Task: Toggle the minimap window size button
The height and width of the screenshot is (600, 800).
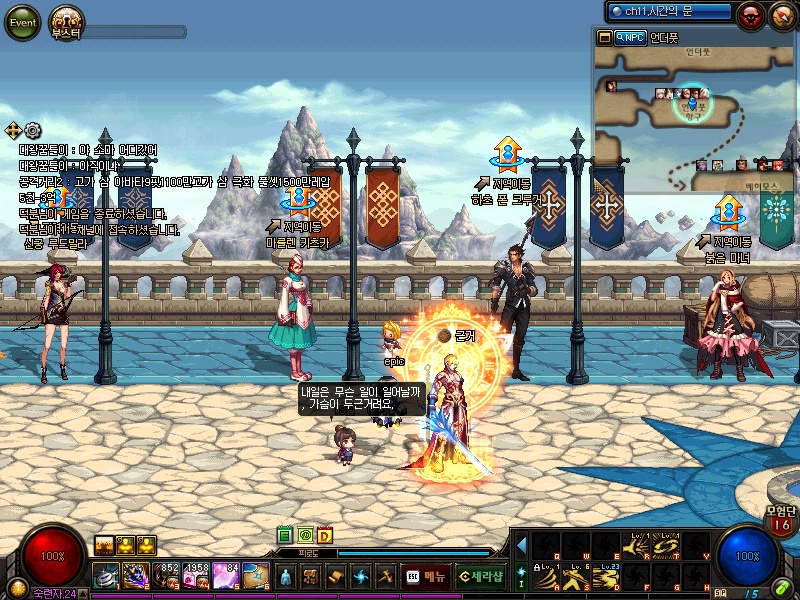Action: click(604, 38)
